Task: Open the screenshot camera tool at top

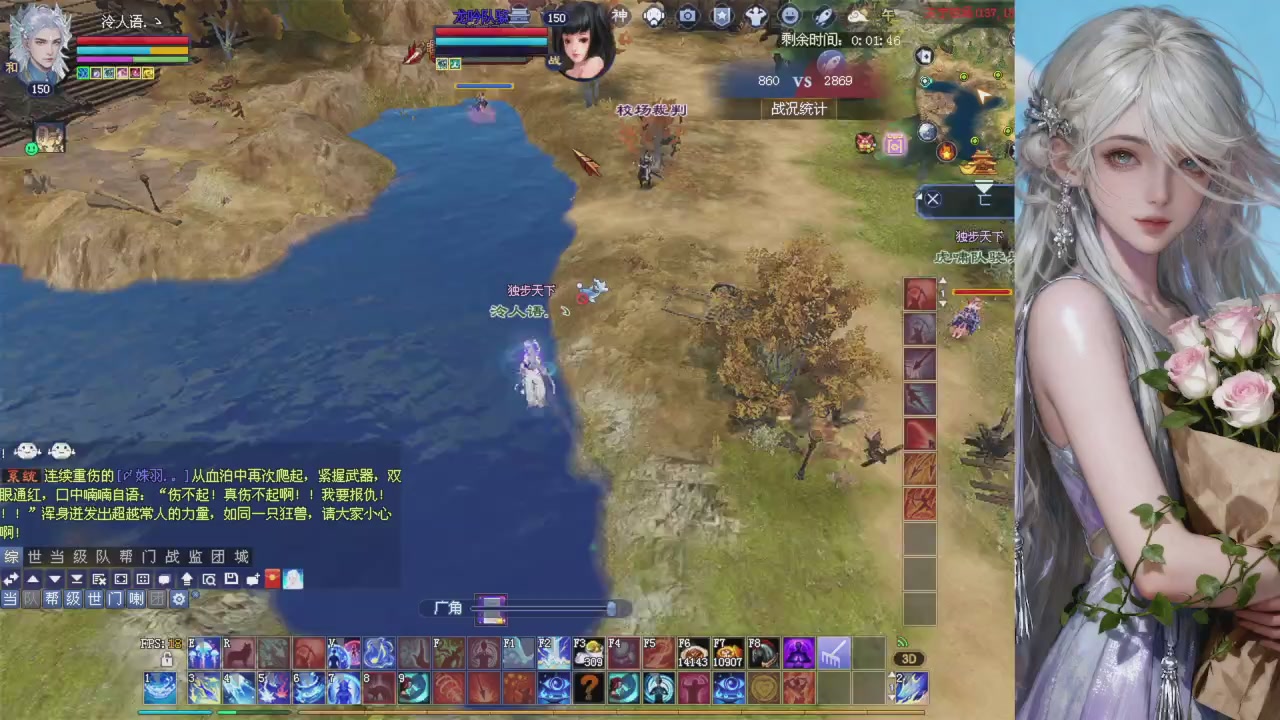Action: pyautogui.click(x=690, y=17)
